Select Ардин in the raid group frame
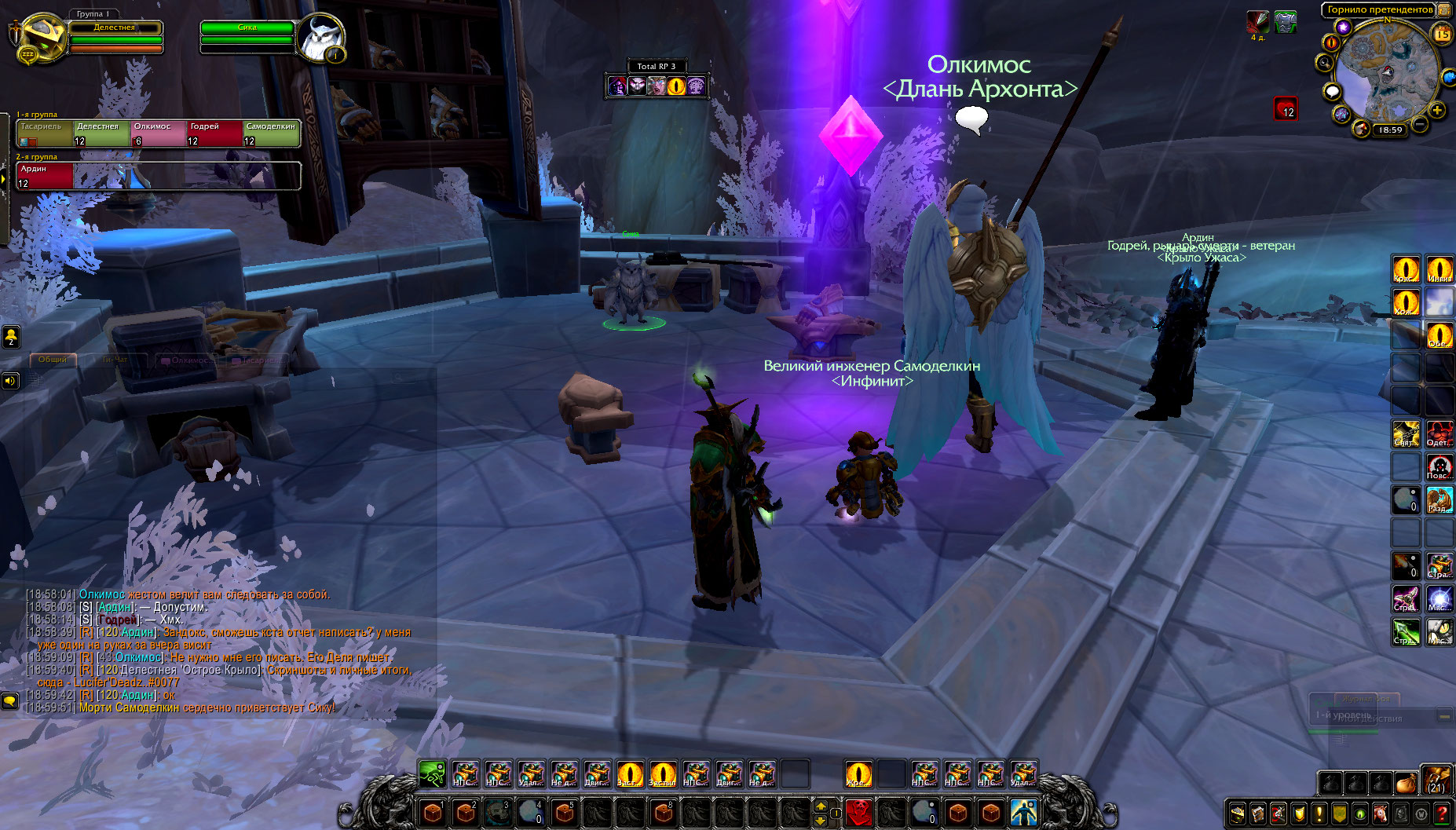 click(x=46, y=176)
